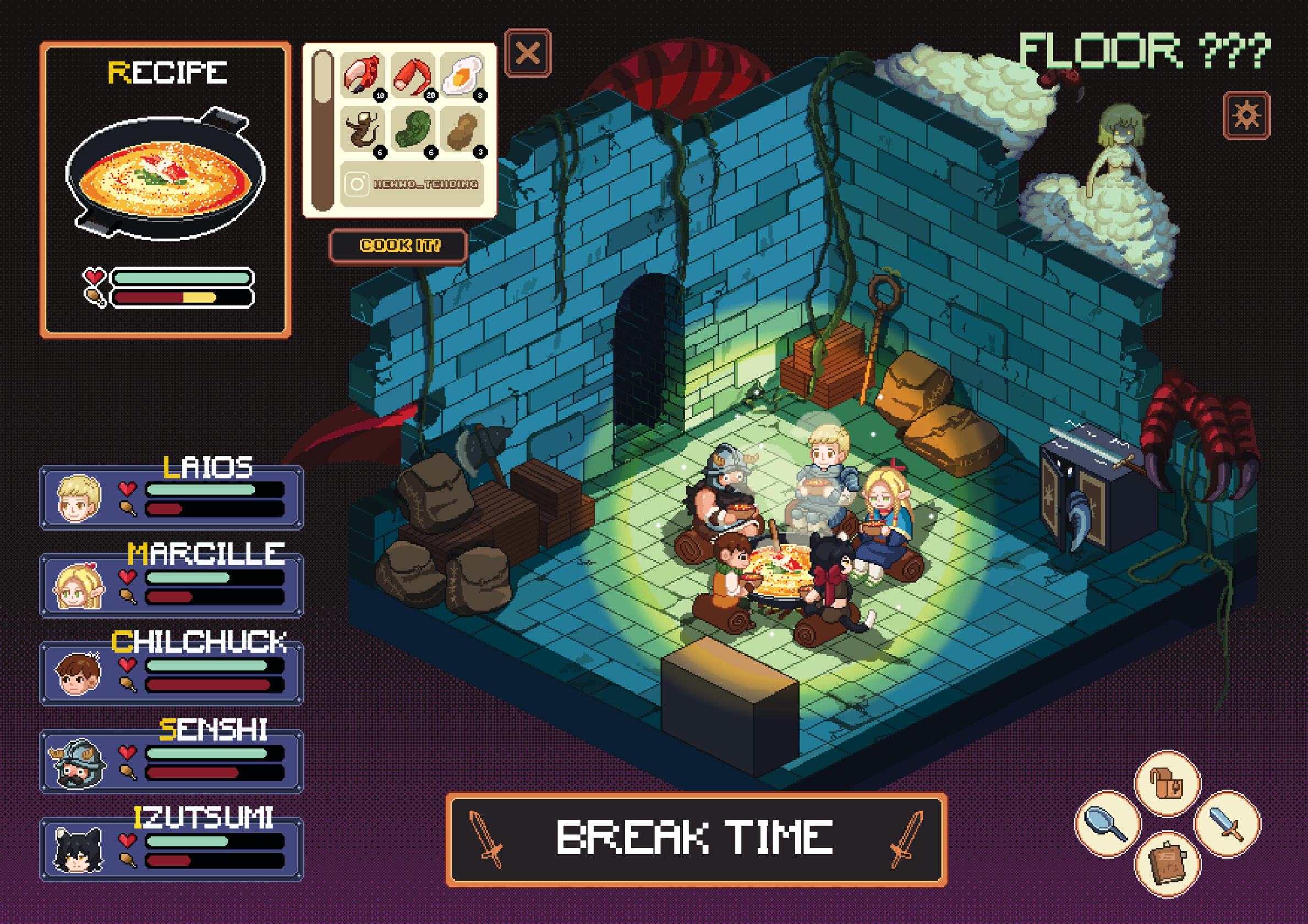1308x924 pixels.
Task: Activate the magnifying glass inspect button
Action: point(1108,823)
